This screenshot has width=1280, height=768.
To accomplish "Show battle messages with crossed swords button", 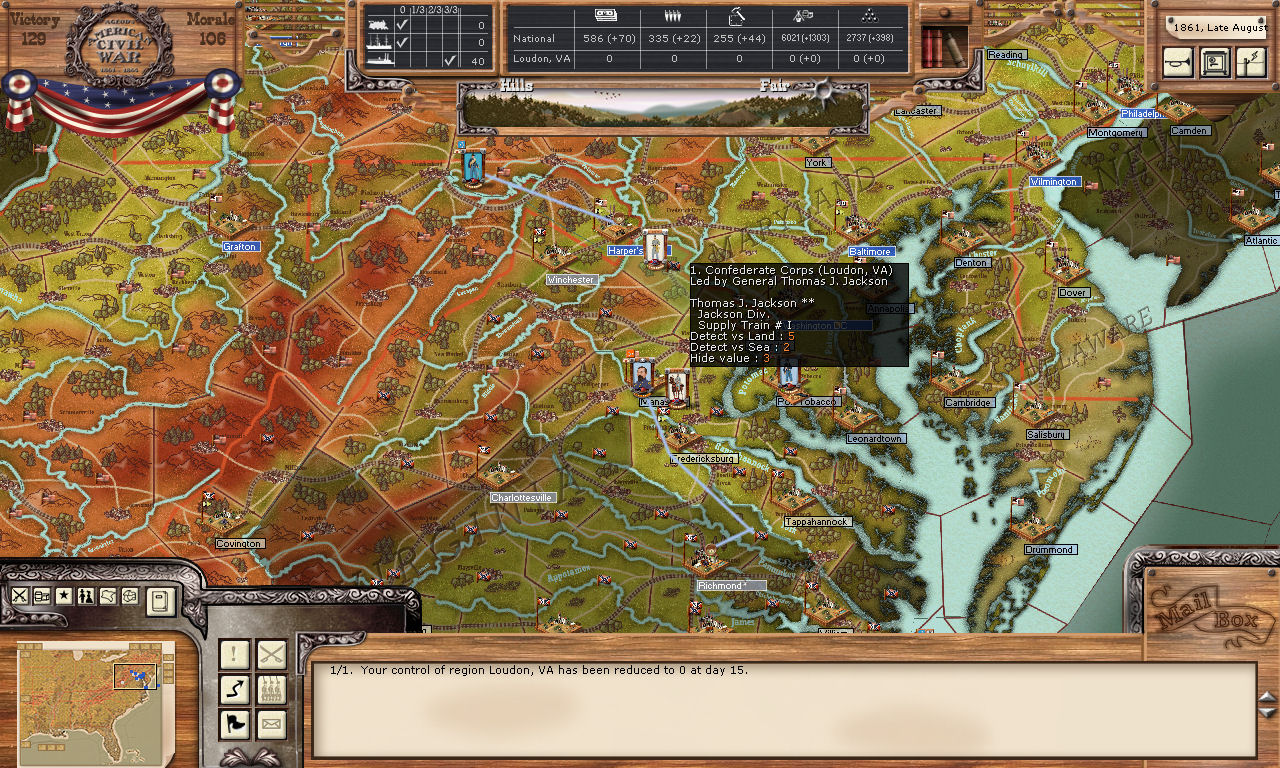I will [x=271, y=655].
